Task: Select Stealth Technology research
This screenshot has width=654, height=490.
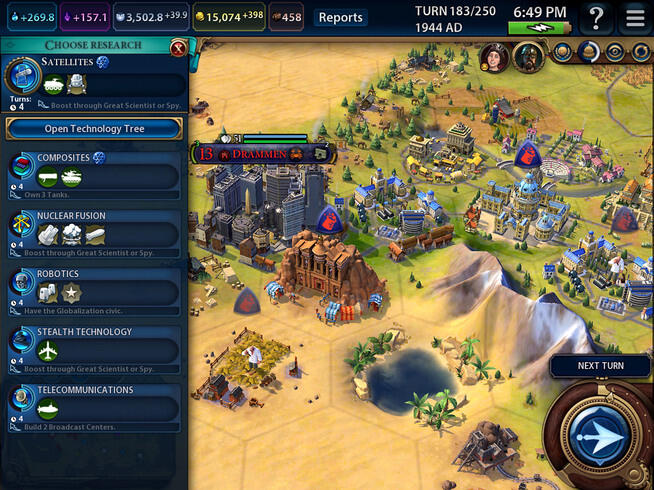Action: 94,346
